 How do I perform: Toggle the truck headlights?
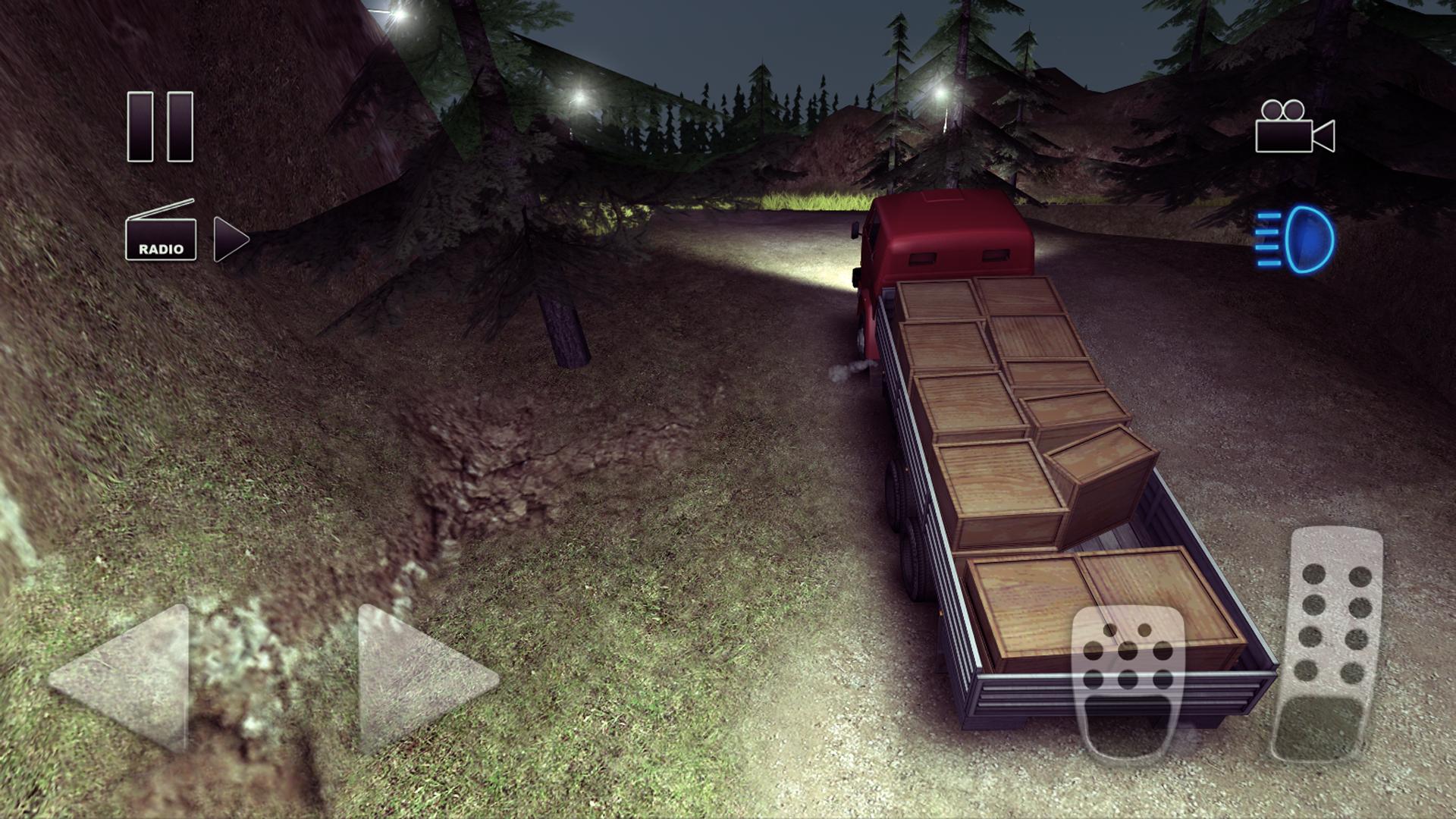[x=1295, y=239]
